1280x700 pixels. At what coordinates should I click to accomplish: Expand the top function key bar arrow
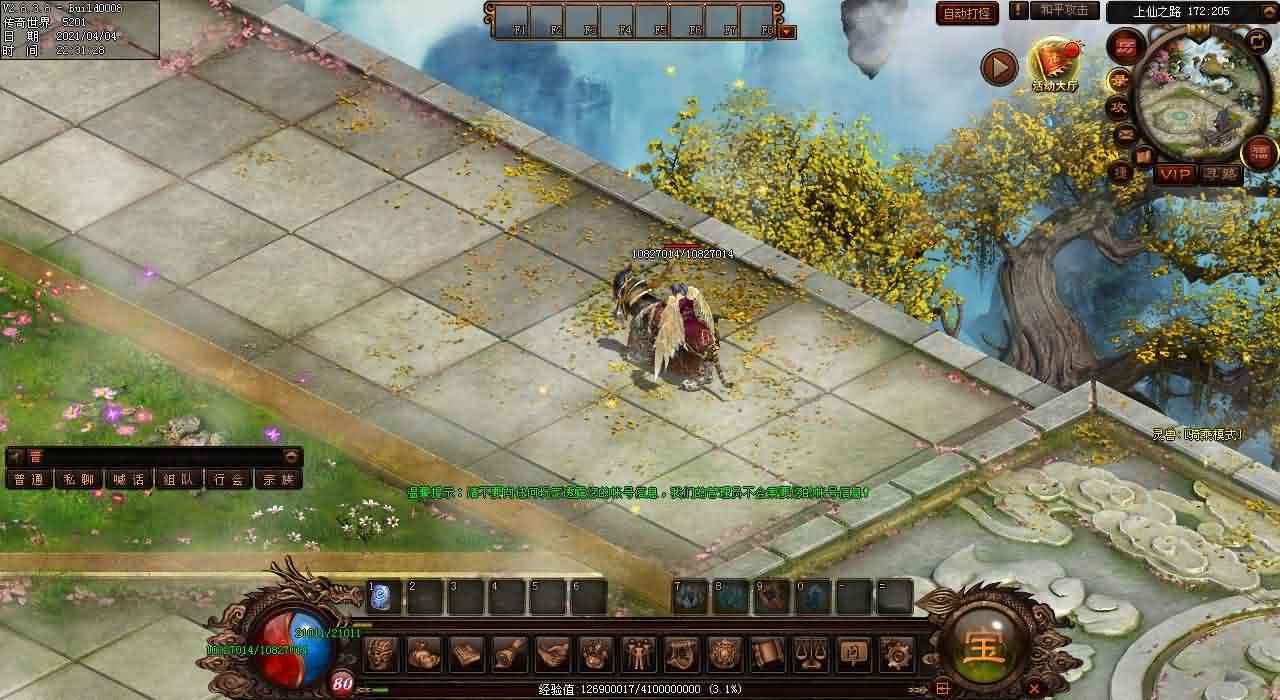point(787,32)
